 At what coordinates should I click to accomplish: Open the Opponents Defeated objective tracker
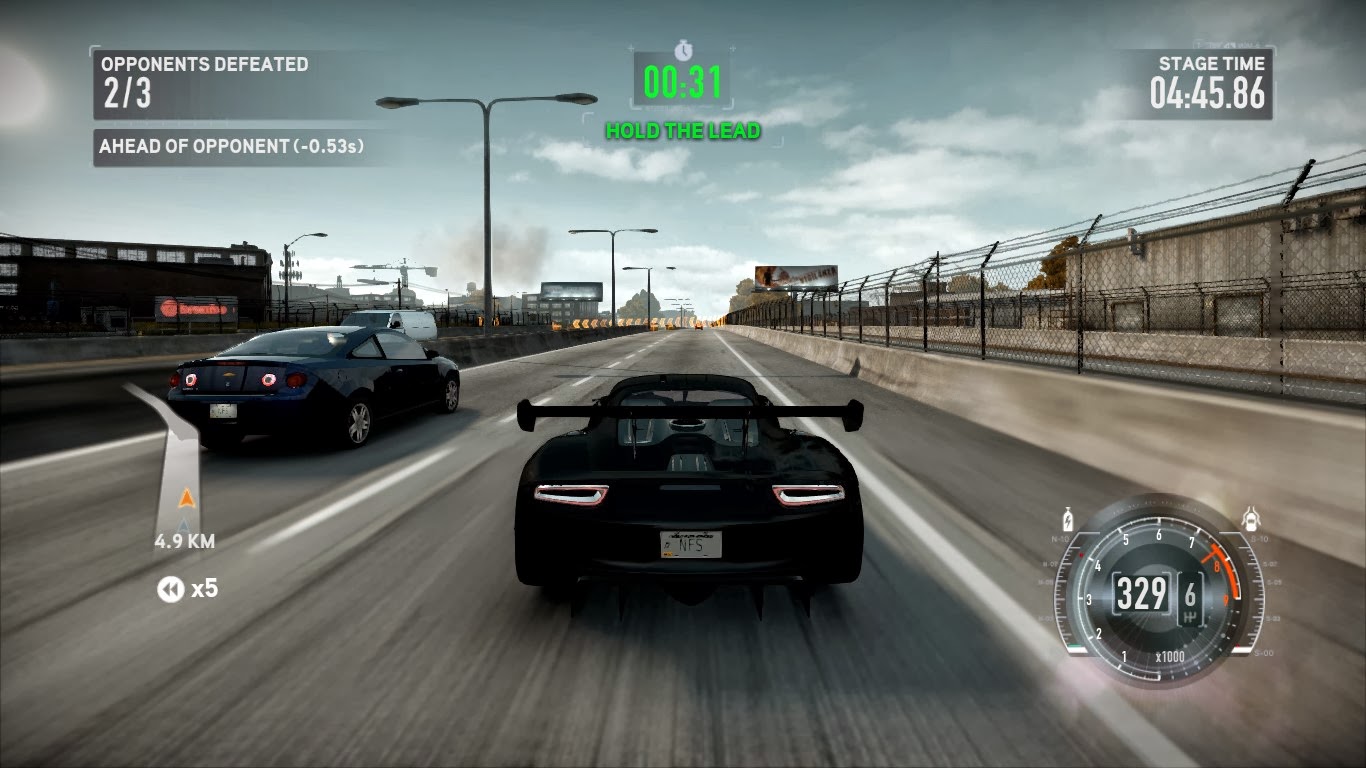(205, 80)
